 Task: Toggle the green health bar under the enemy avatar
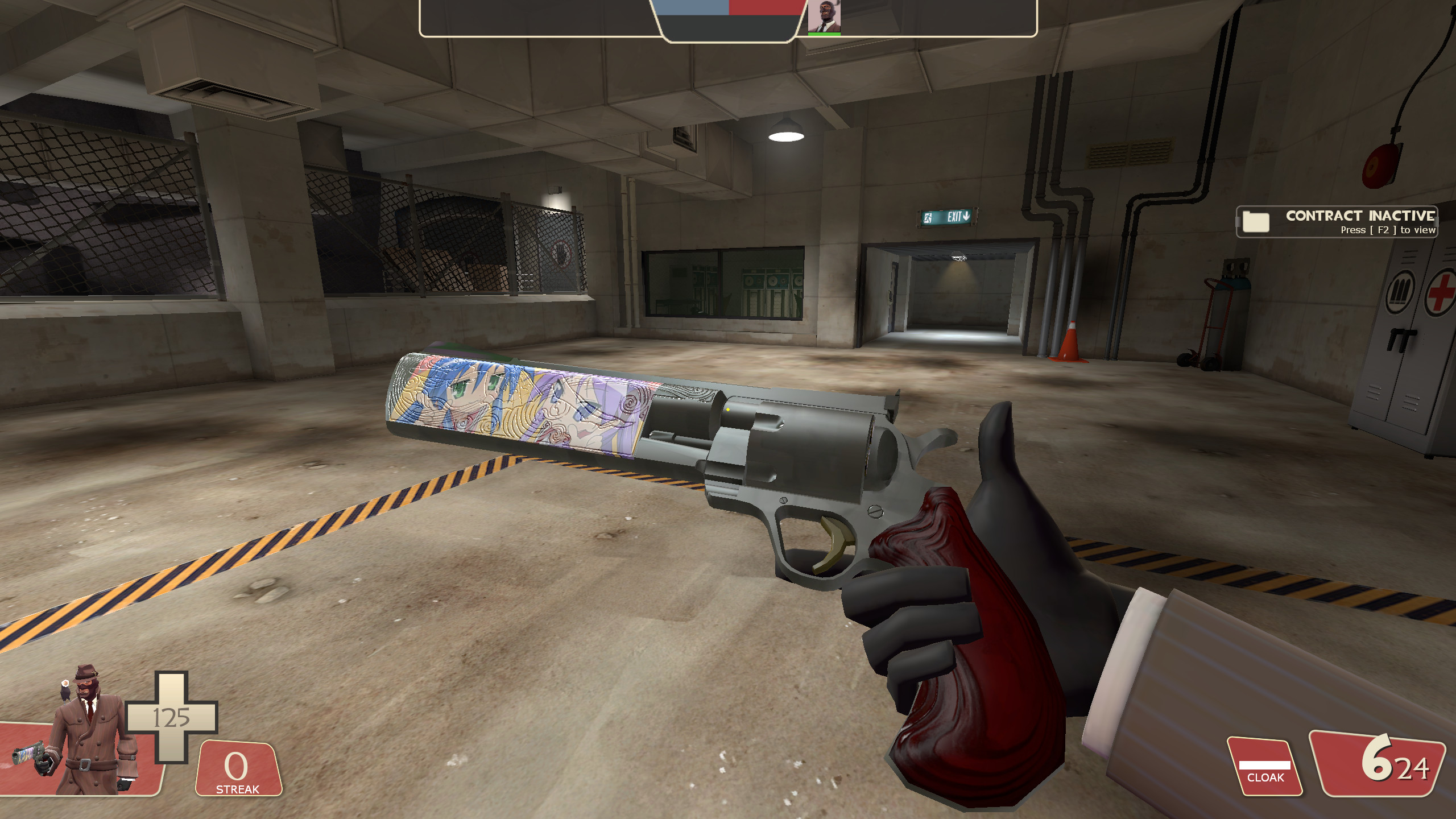coord(824,34)
